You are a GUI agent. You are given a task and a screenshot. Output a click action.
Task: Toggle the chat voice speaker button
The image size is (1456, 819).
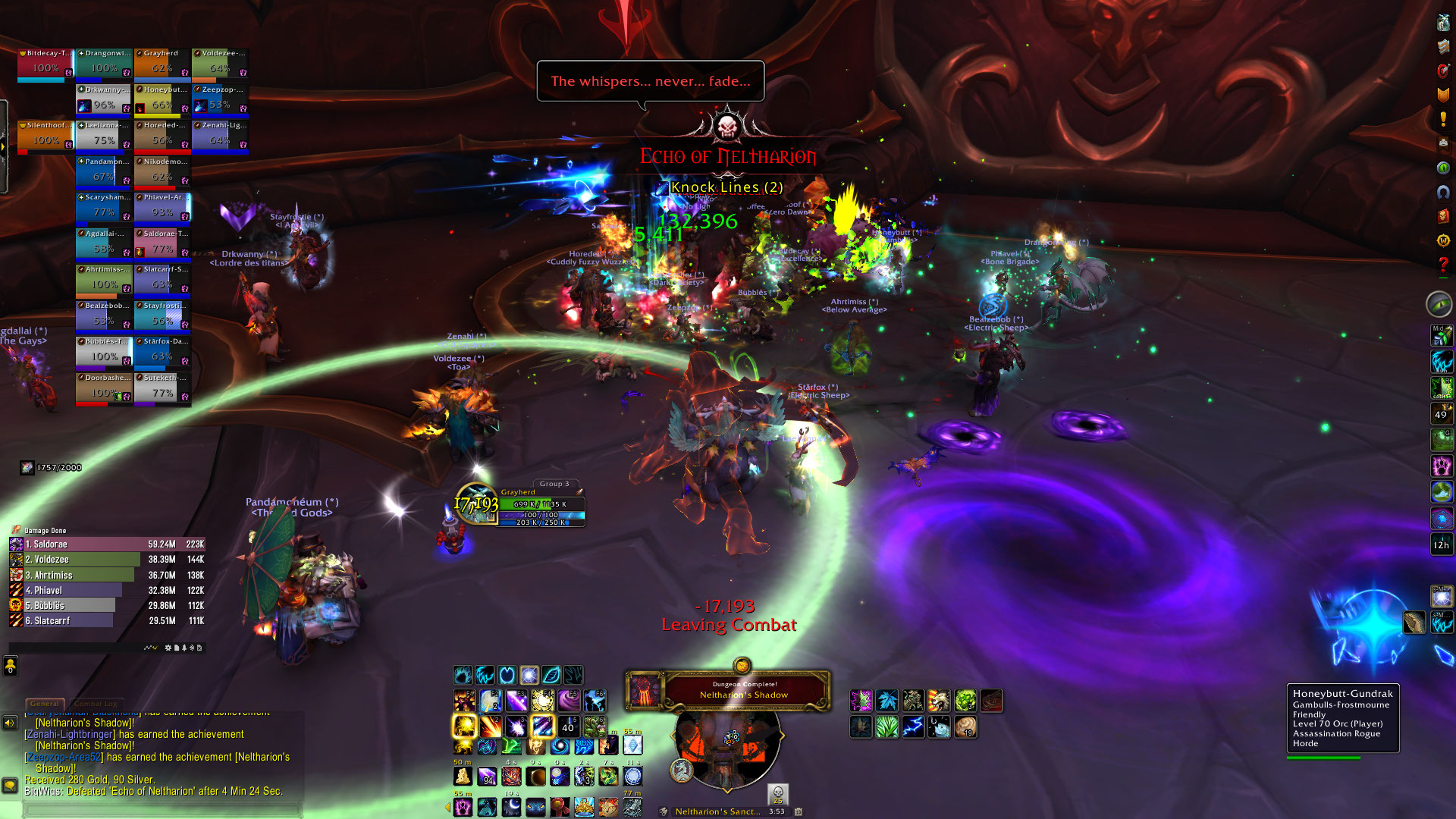(x=10, y=723)
